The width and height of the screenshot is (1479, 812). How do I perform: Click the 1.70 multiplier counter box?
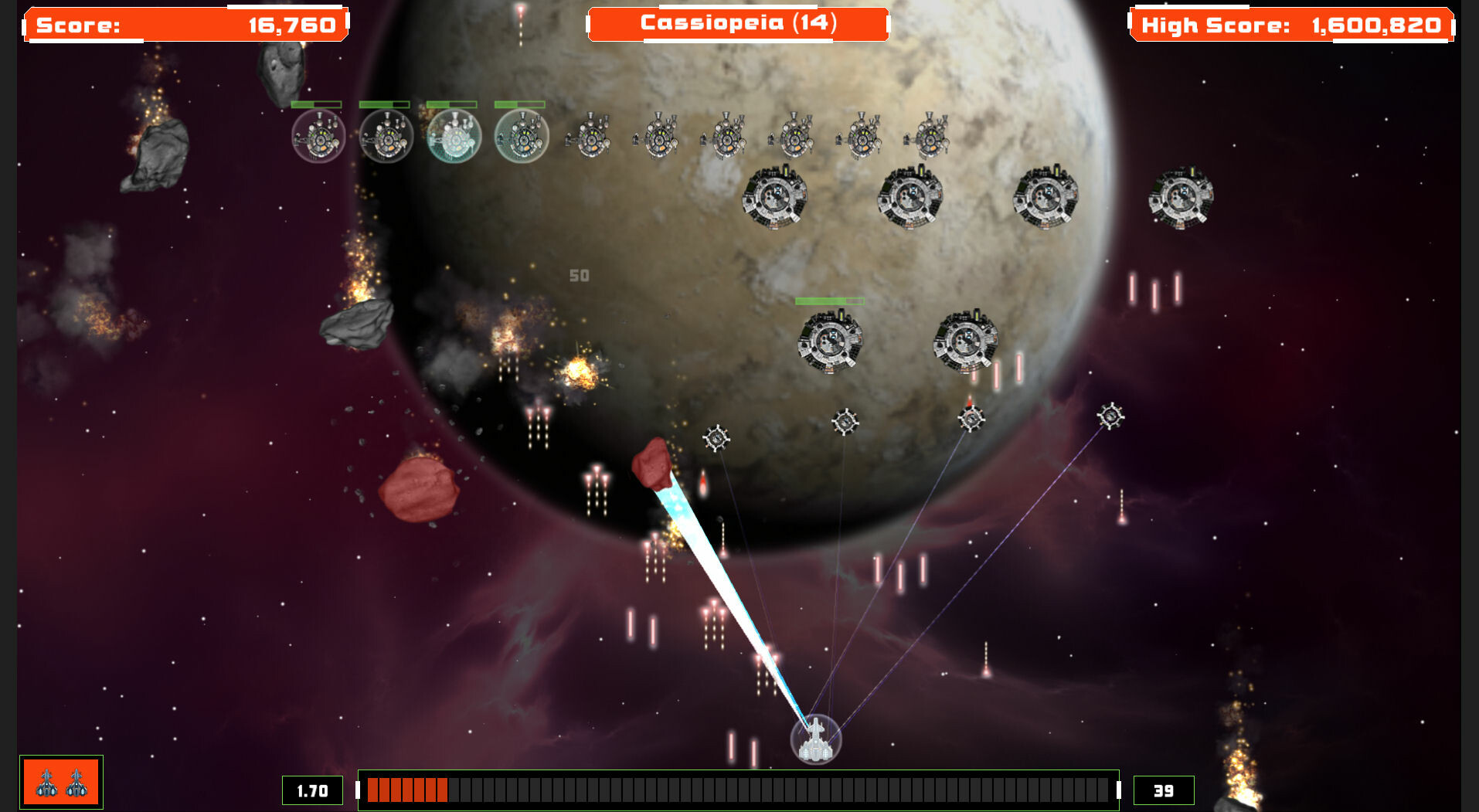click(311, 790)
